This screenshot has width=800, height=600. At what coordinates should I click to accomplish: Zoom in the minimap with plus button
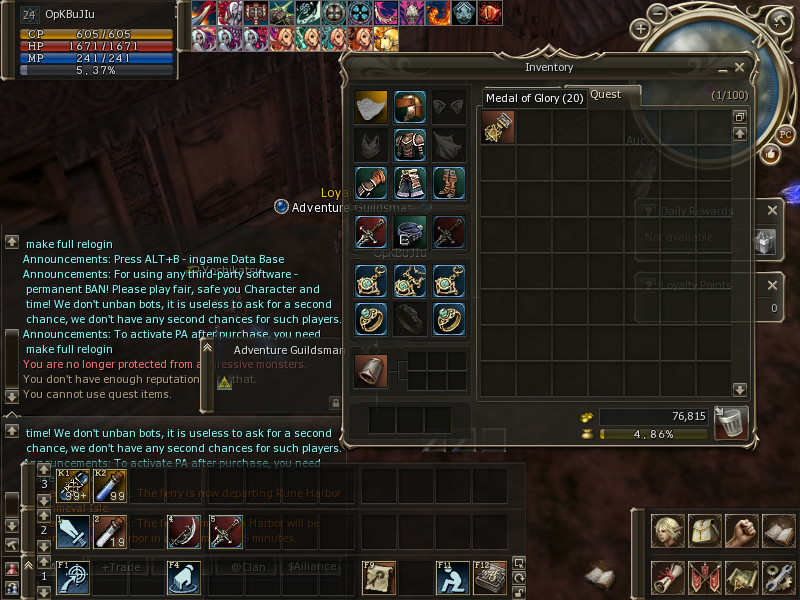(x=641, y=28)
